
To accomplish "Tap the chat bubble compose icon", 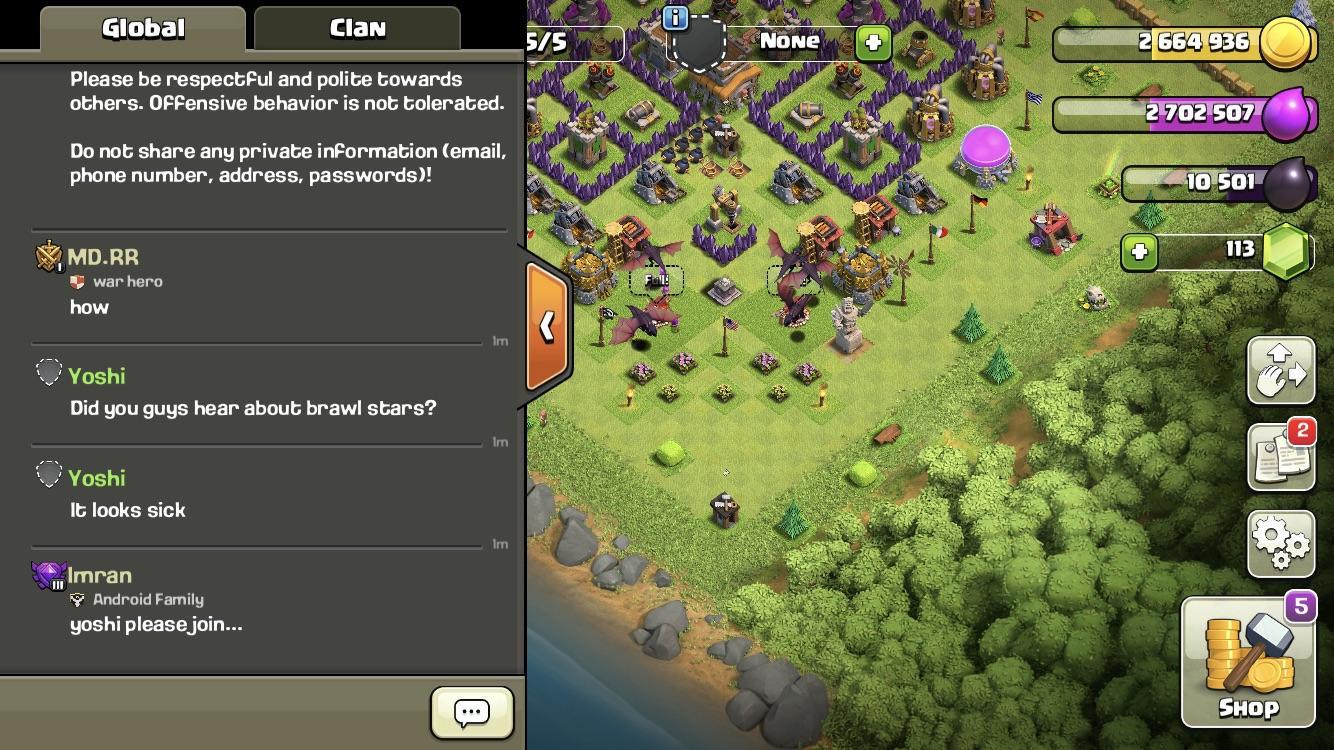I will pyautogui.click(x=470, y=712).
